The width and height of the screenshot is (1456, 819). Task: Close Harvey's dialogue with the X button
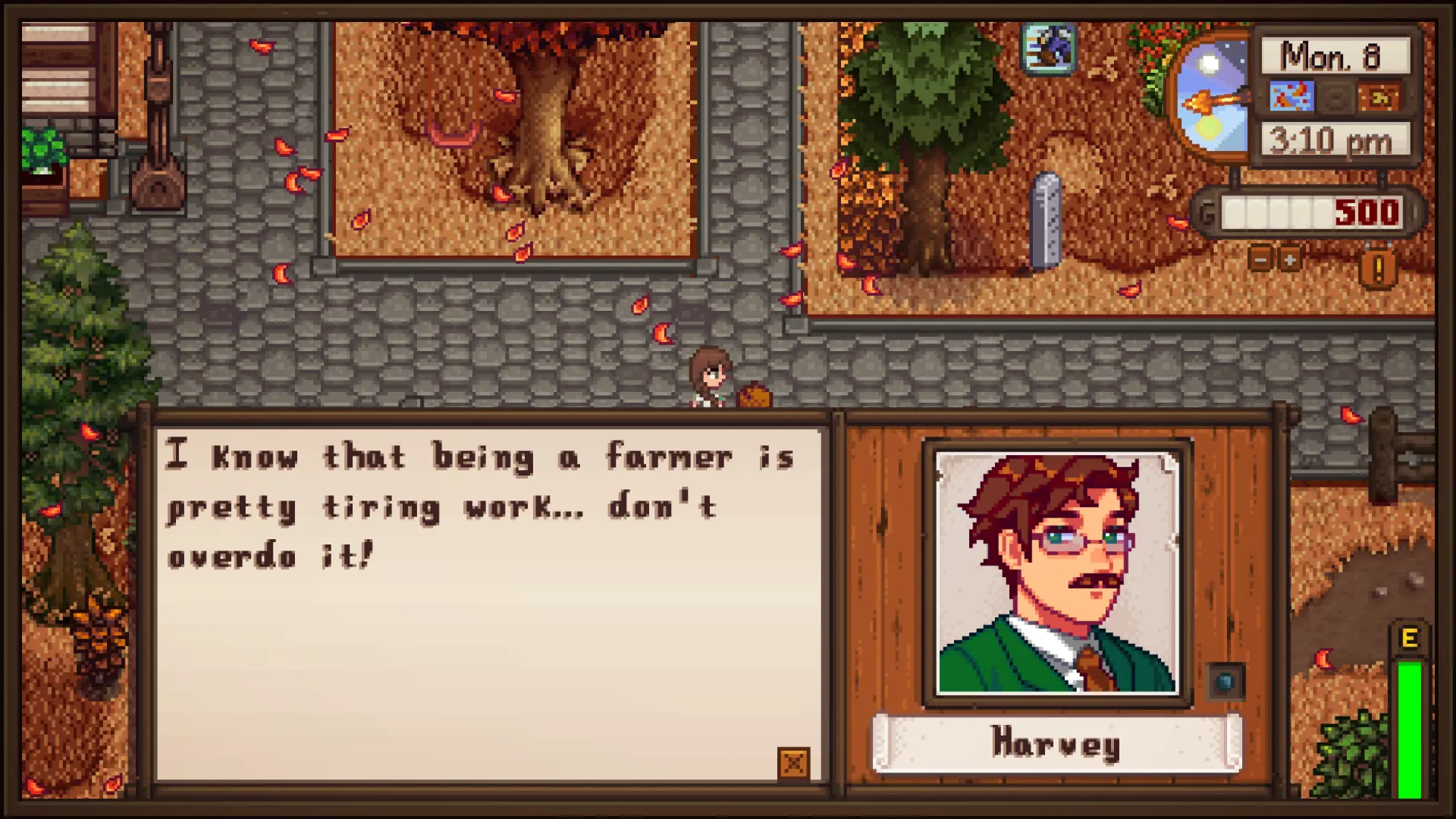[x=793, y=763]
